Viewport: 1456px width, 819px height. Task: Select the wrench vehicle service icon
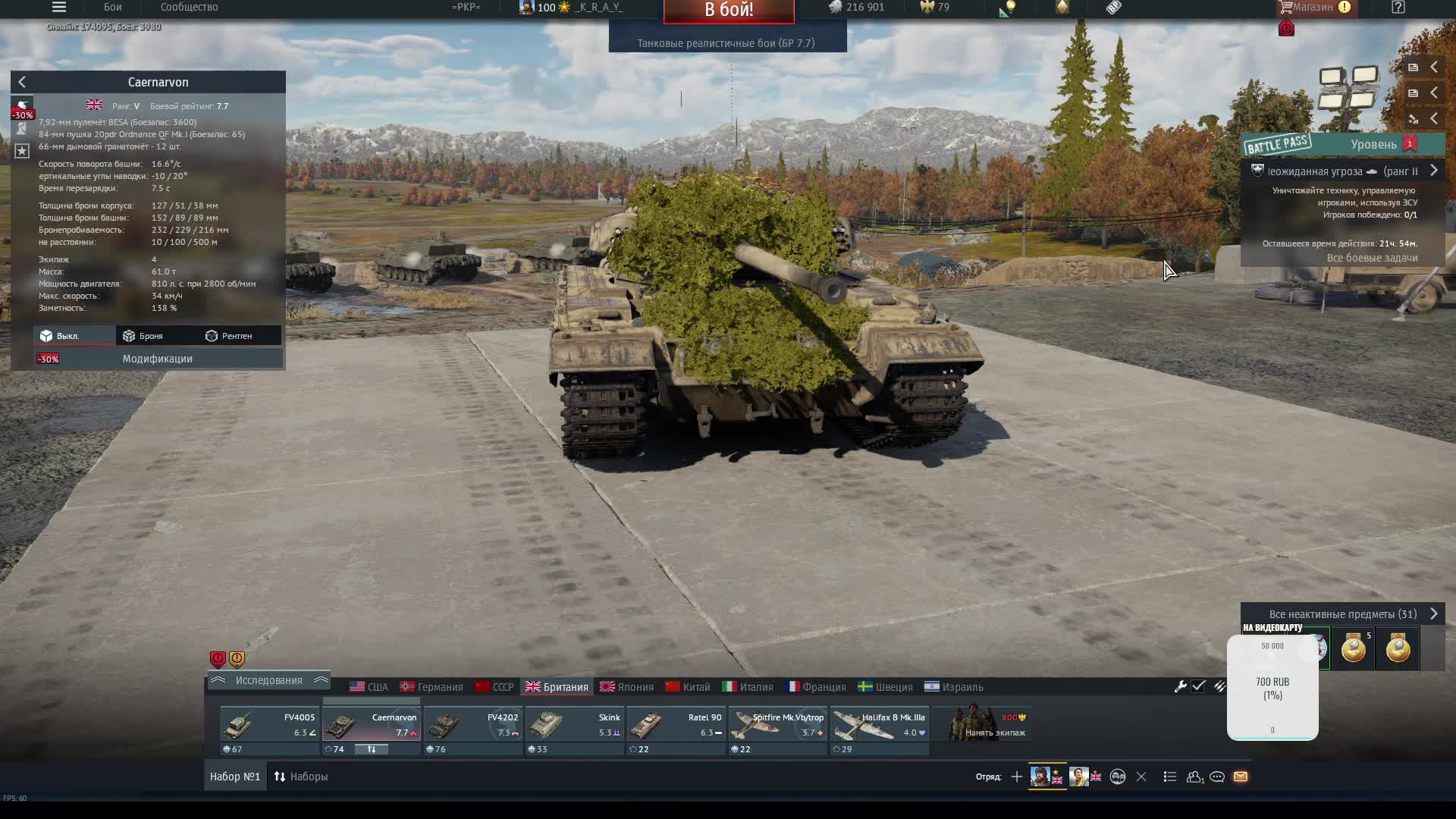tap(1181, 686)
